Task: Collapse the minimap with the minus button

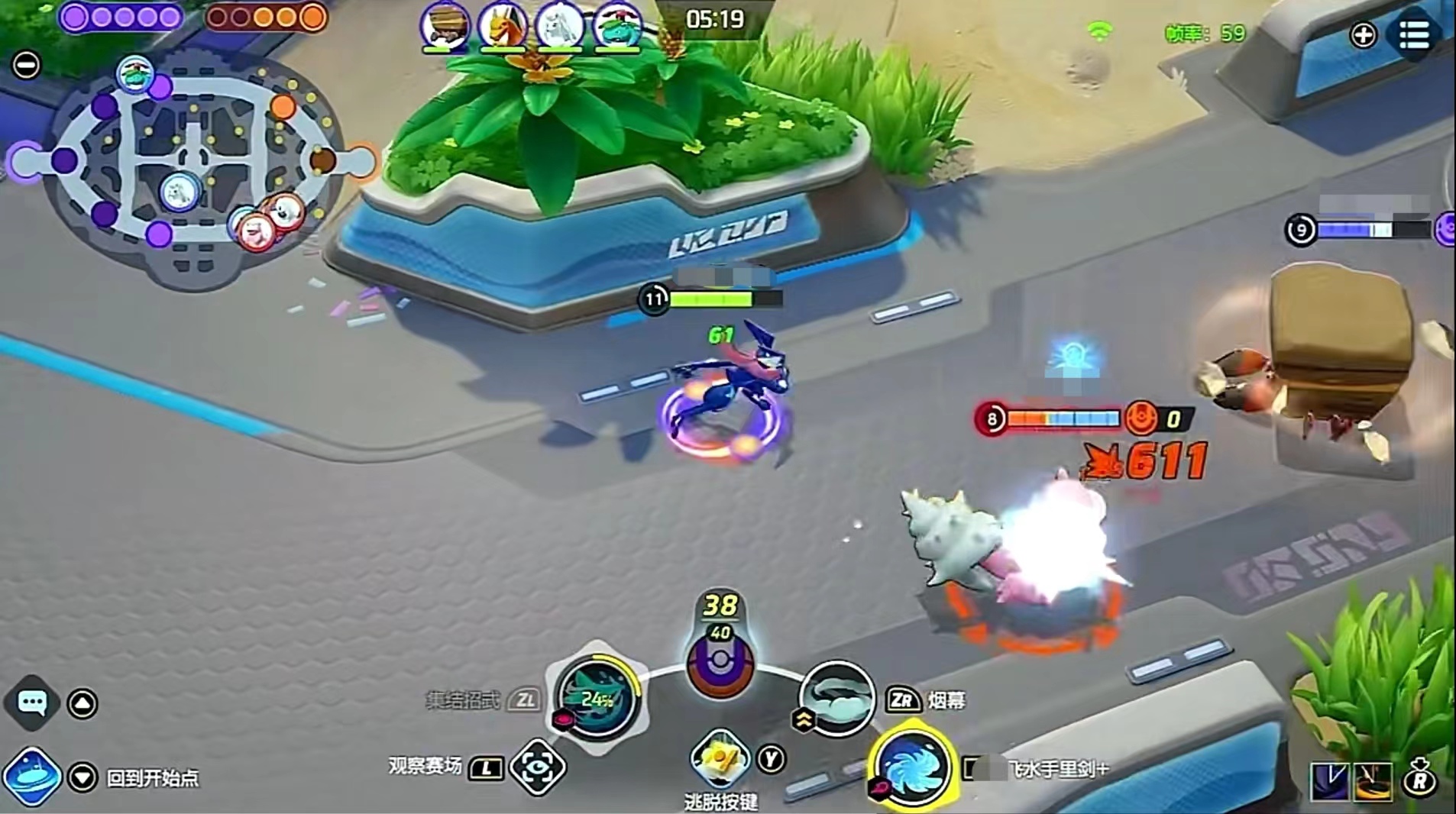Action: [x=26, y=66]
